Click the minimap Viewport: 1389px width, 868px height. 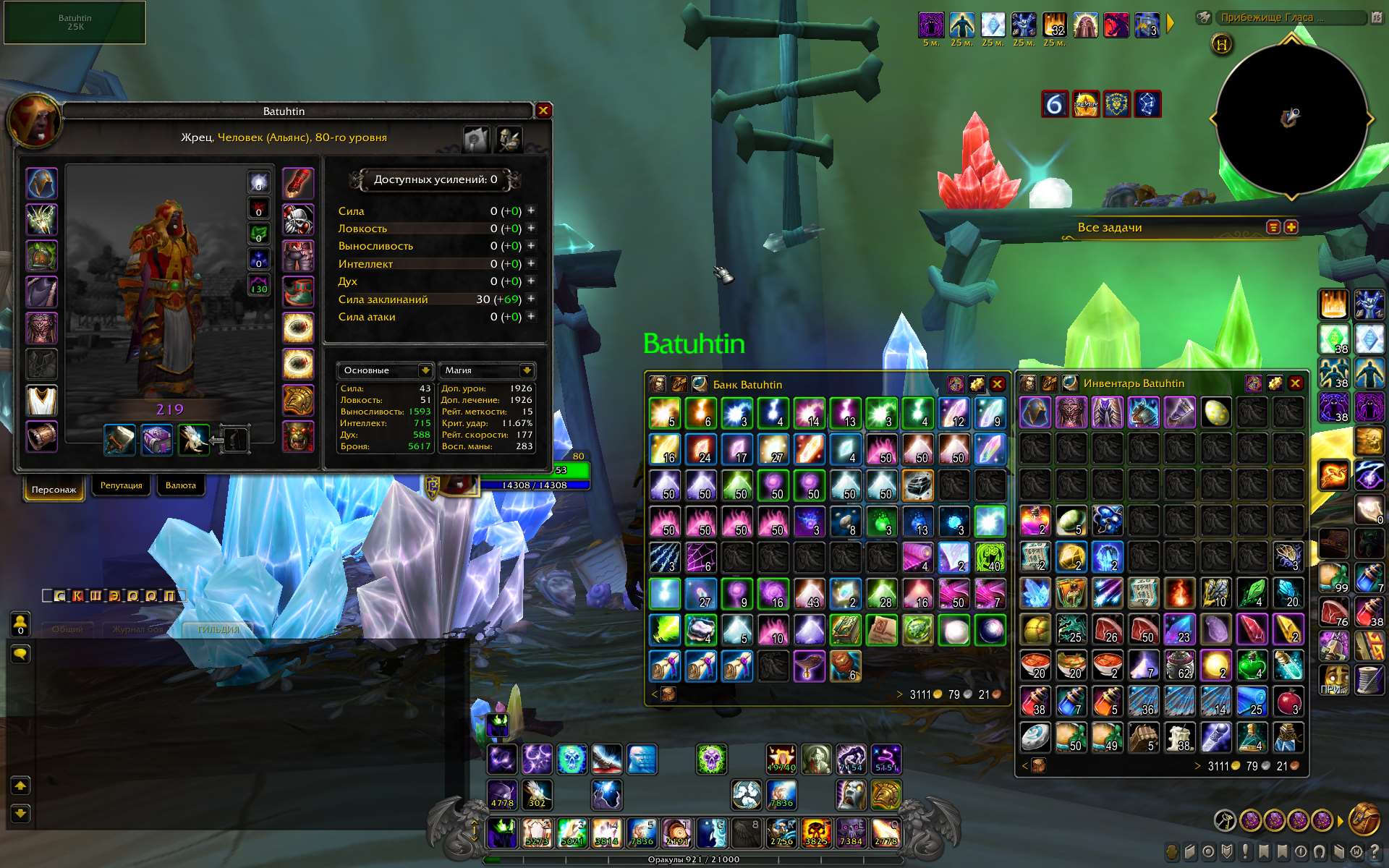click(x=1291, y=119)
